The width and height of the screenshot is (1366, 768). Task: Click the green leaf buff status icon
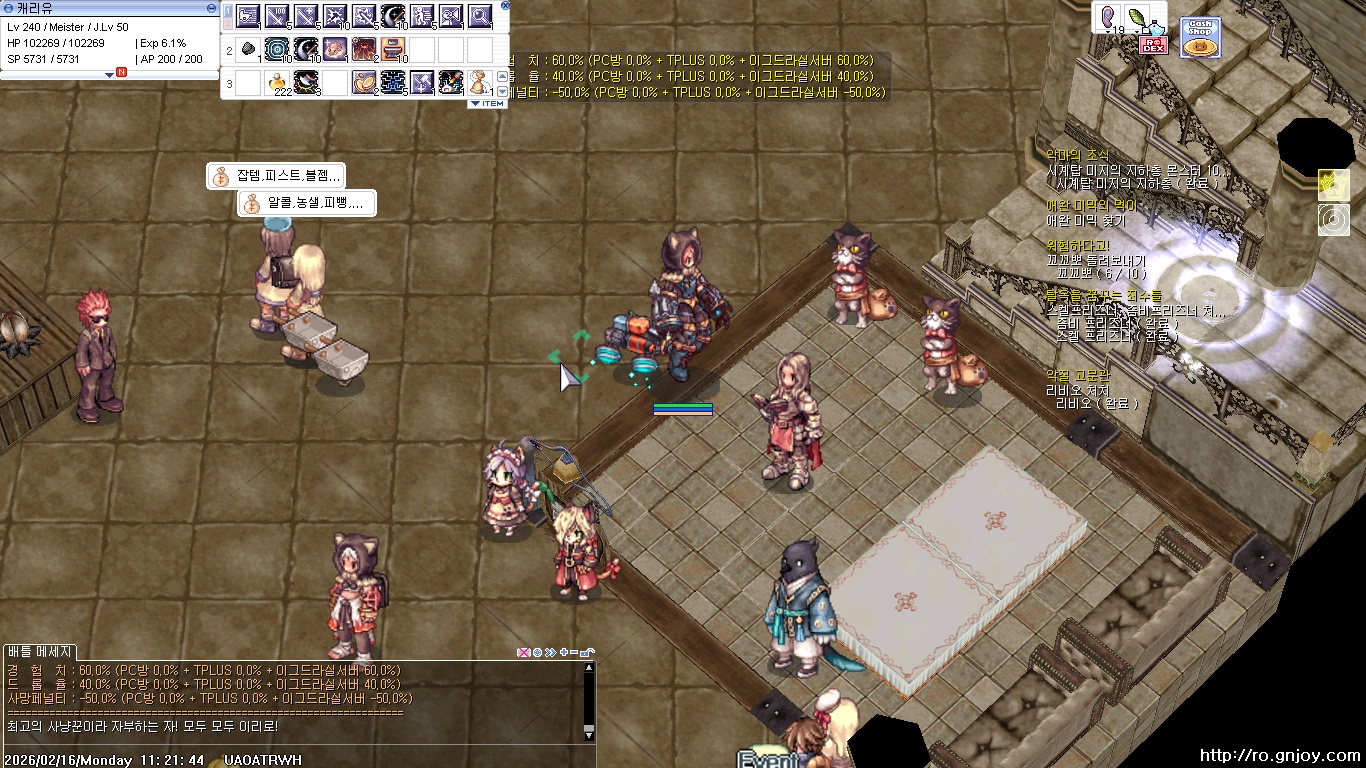pyautogui.click(x=1138, y=17)
